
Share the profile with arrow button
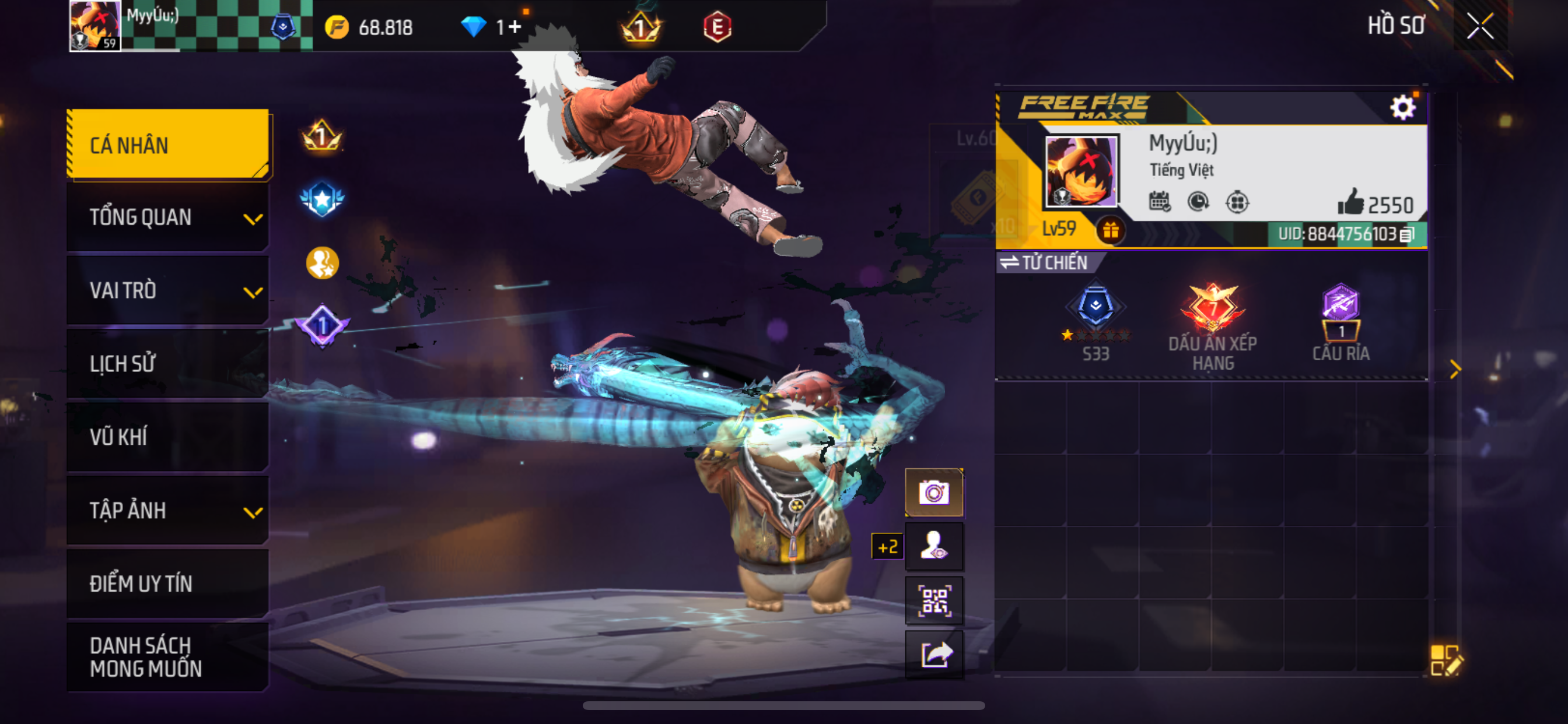click(934, 655)
